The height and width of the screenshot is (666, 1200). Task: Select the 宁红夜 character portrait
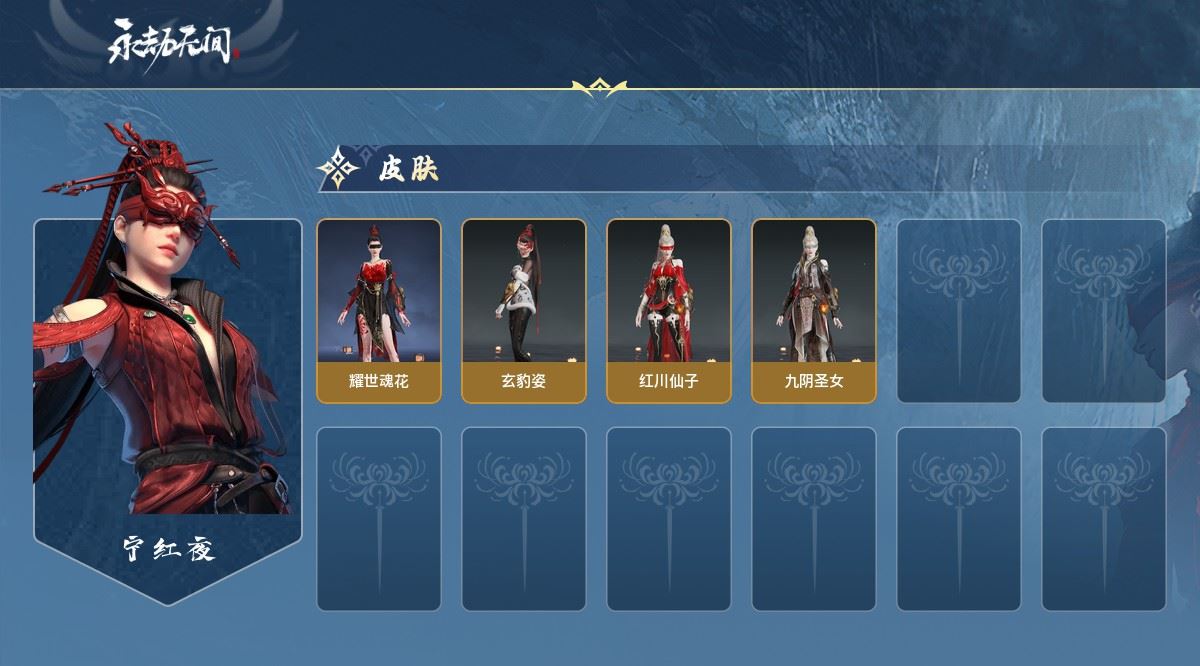click(167, 380)
